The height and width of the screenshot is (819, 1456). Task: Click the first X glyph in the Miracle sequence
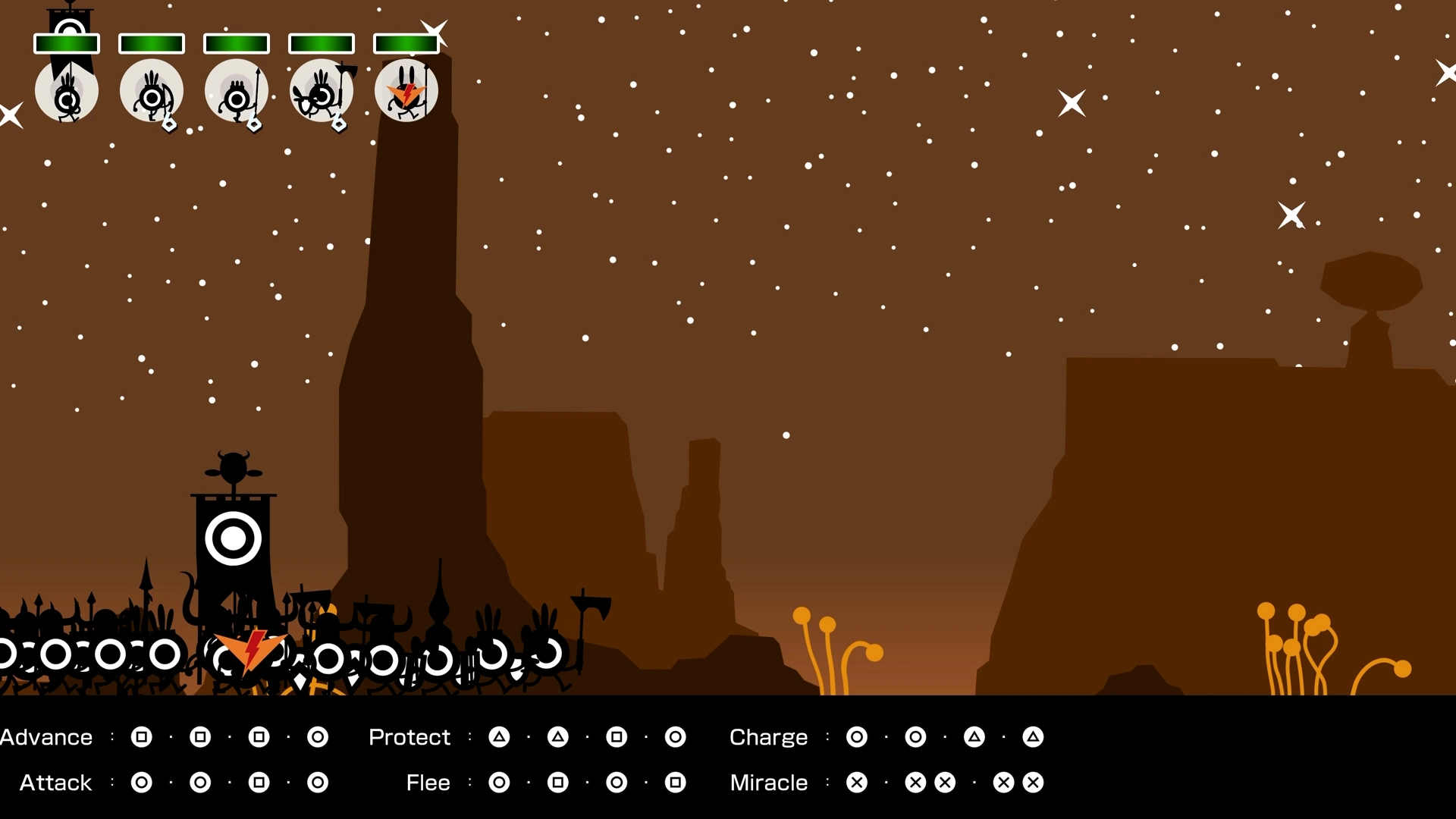(x=857, y=783)
